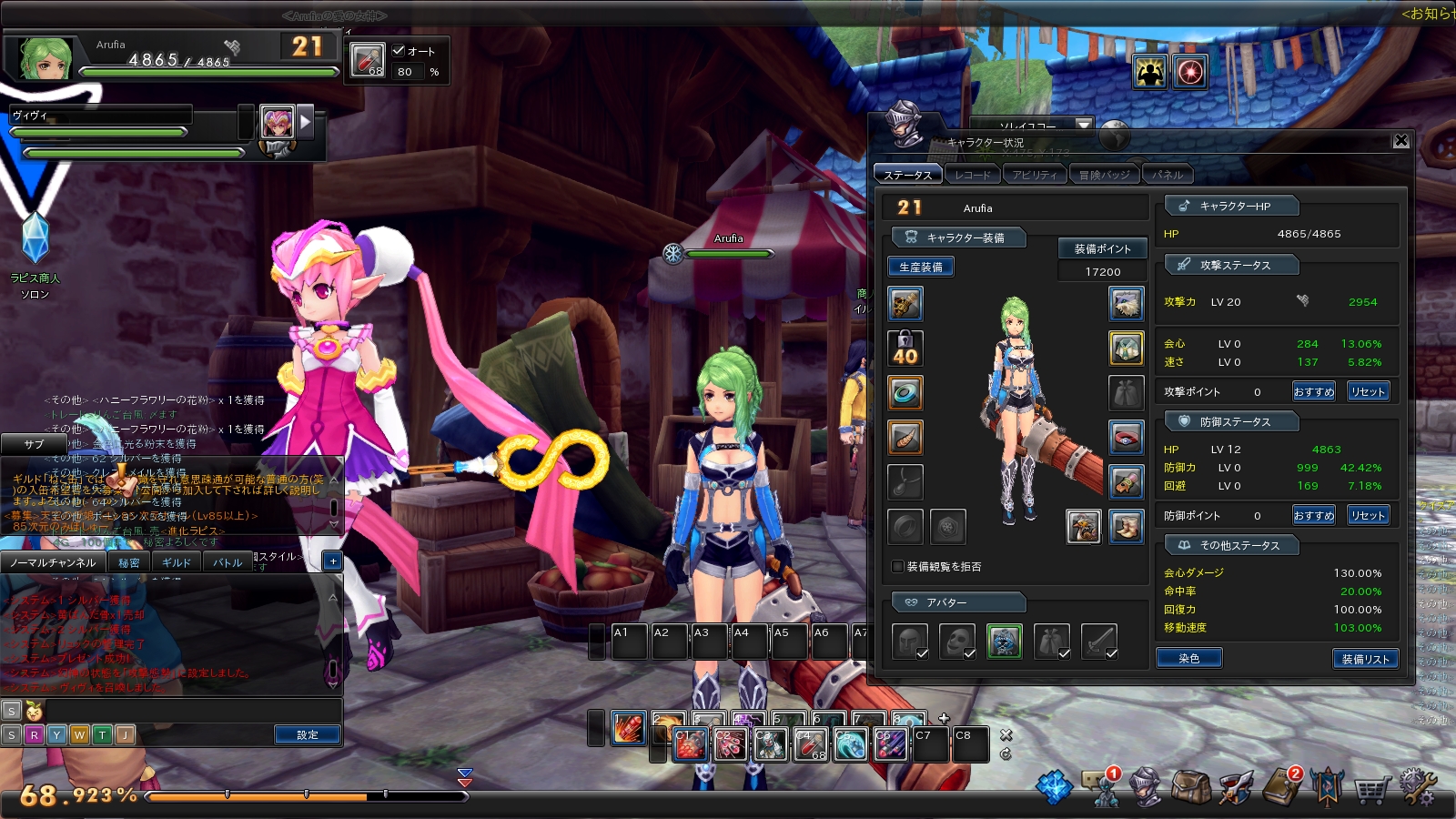
Task: Click the chat 設定 button
Action: (x=307, y=734)
